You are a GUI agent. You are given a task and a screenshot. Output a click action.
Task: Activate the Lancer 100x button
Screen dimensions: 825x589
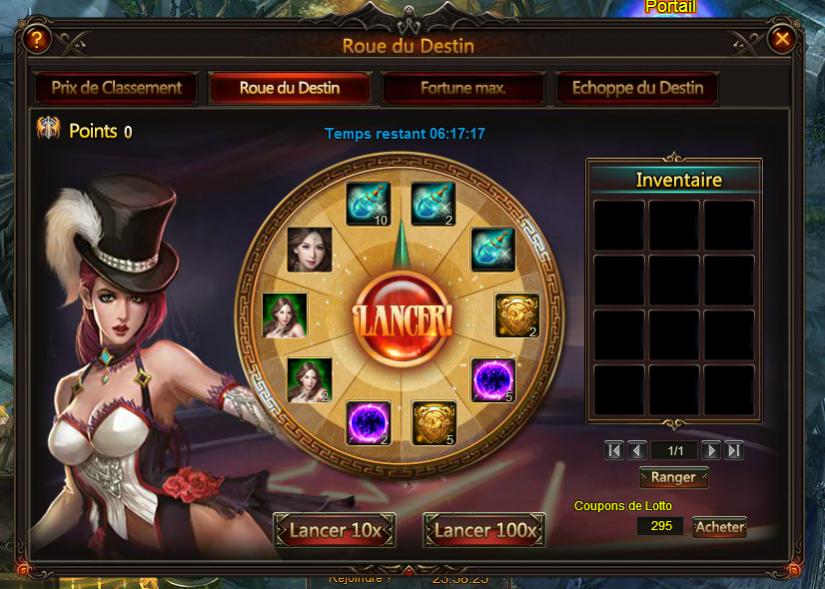pos(484,530)
